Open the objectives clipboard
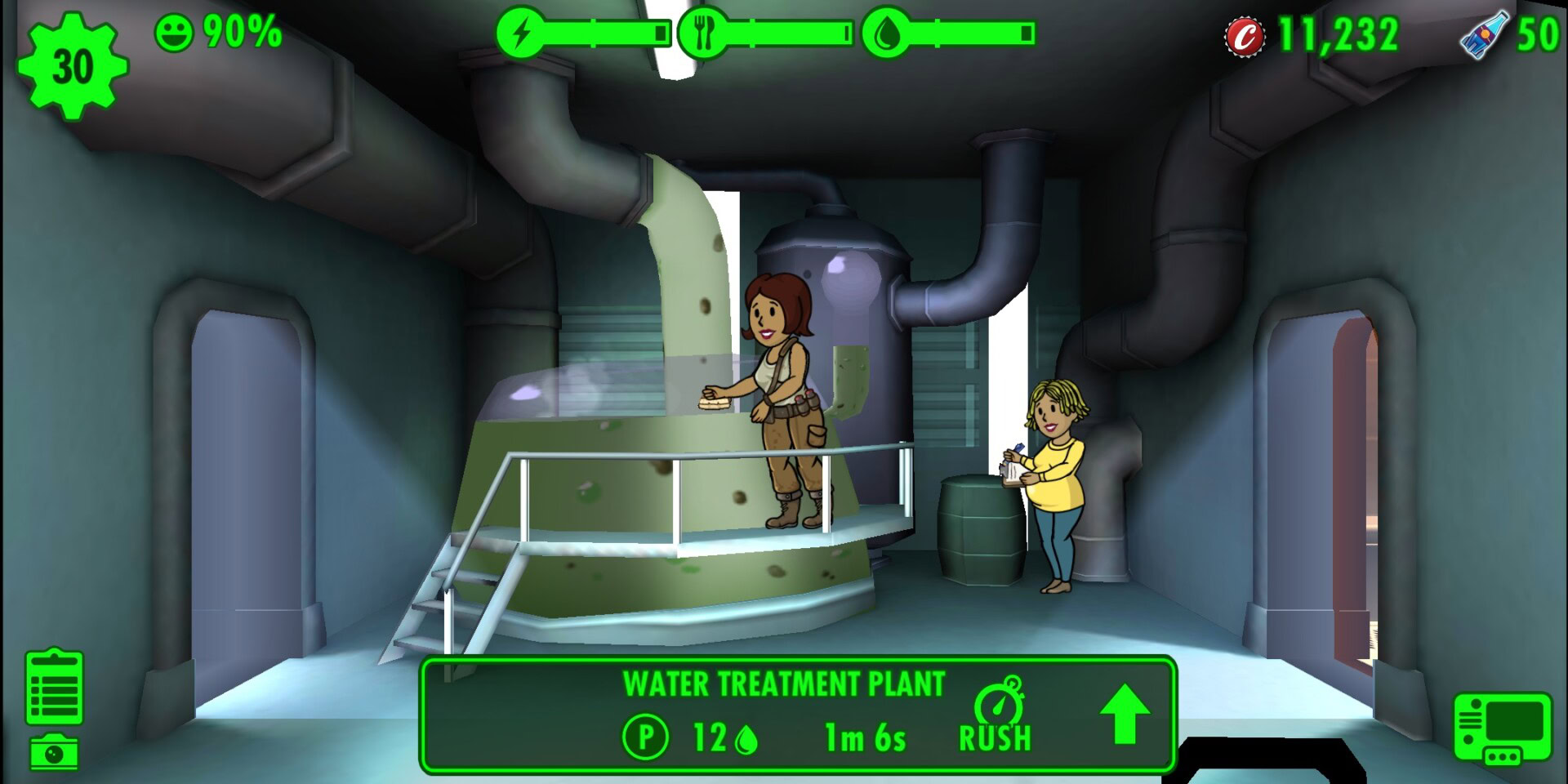 (x=54, y=687)
